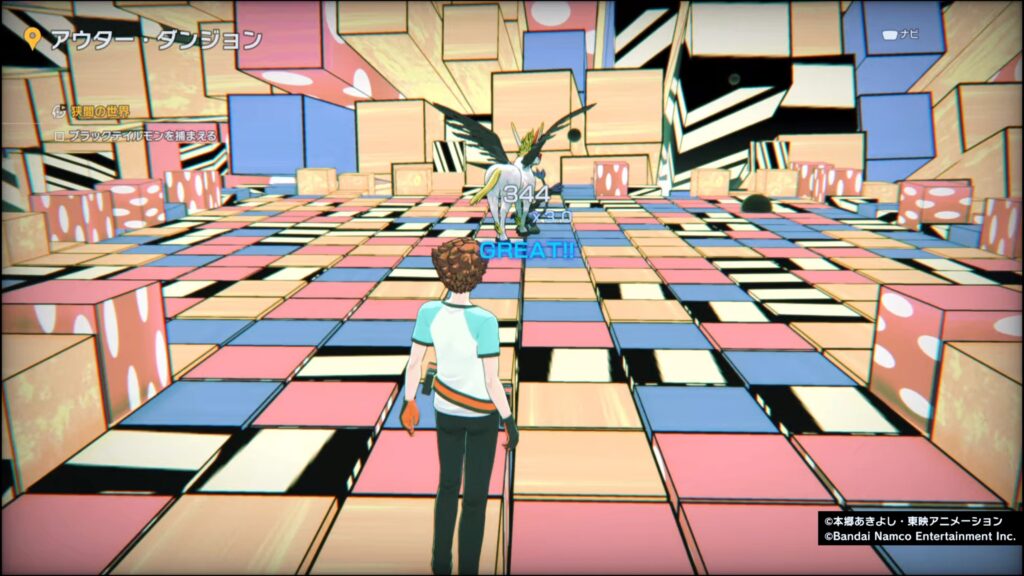Click the location pin icon beside アウター・ダンジョン
1024x576 pixels.
33,40
